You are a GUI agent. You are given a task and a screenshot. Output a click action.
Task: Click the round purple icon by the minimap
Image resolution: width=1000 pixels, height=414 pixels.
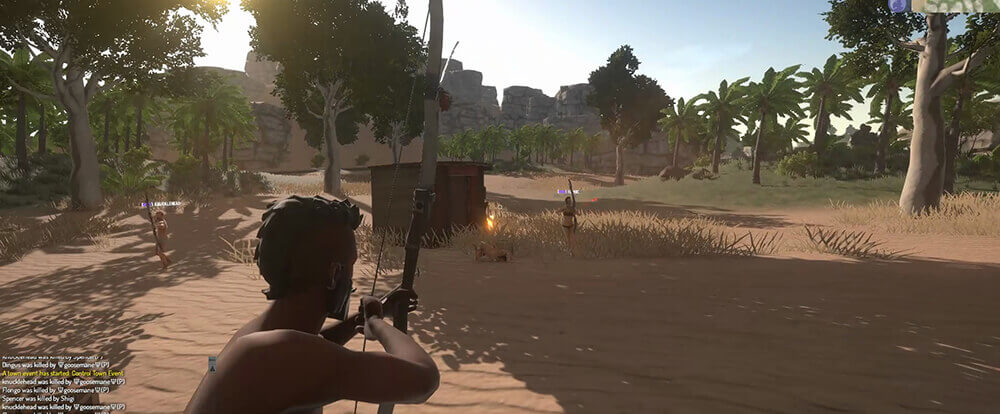tap(897, 5)
